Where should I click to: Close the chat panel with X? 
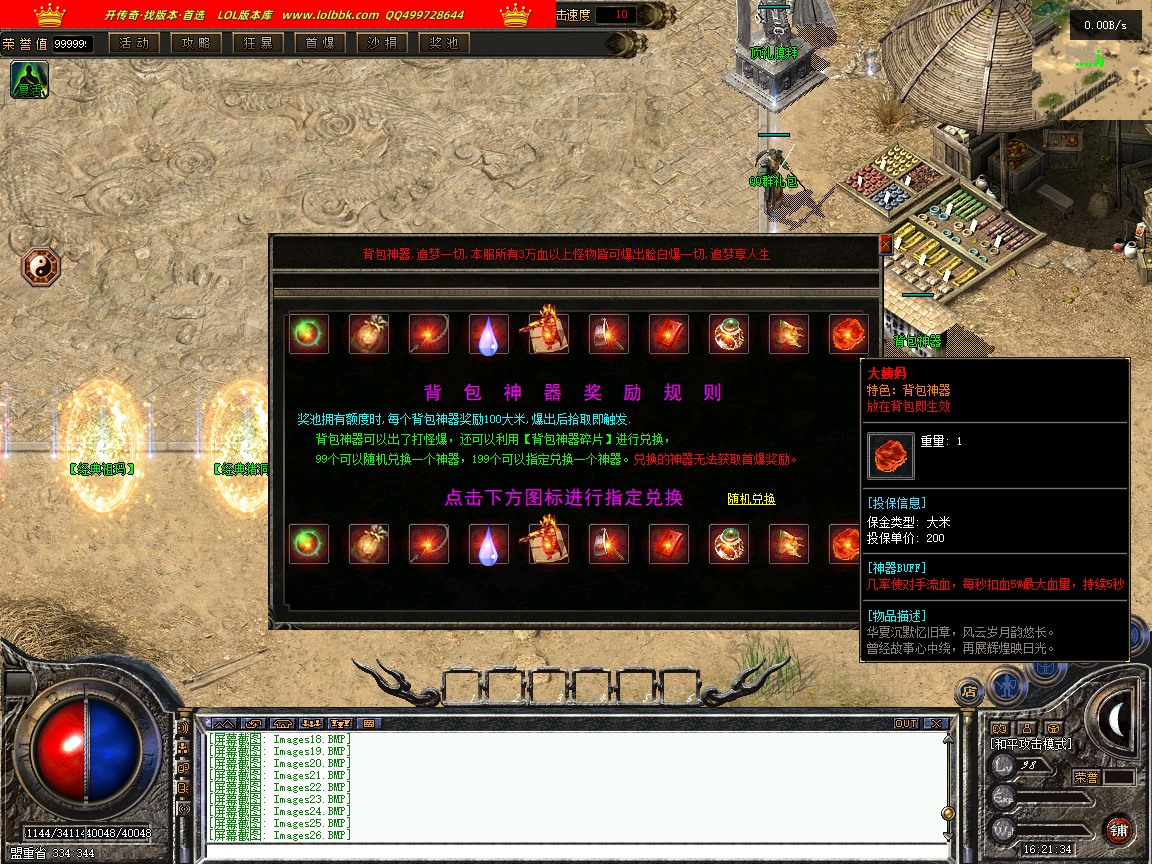tap(935, 723)
